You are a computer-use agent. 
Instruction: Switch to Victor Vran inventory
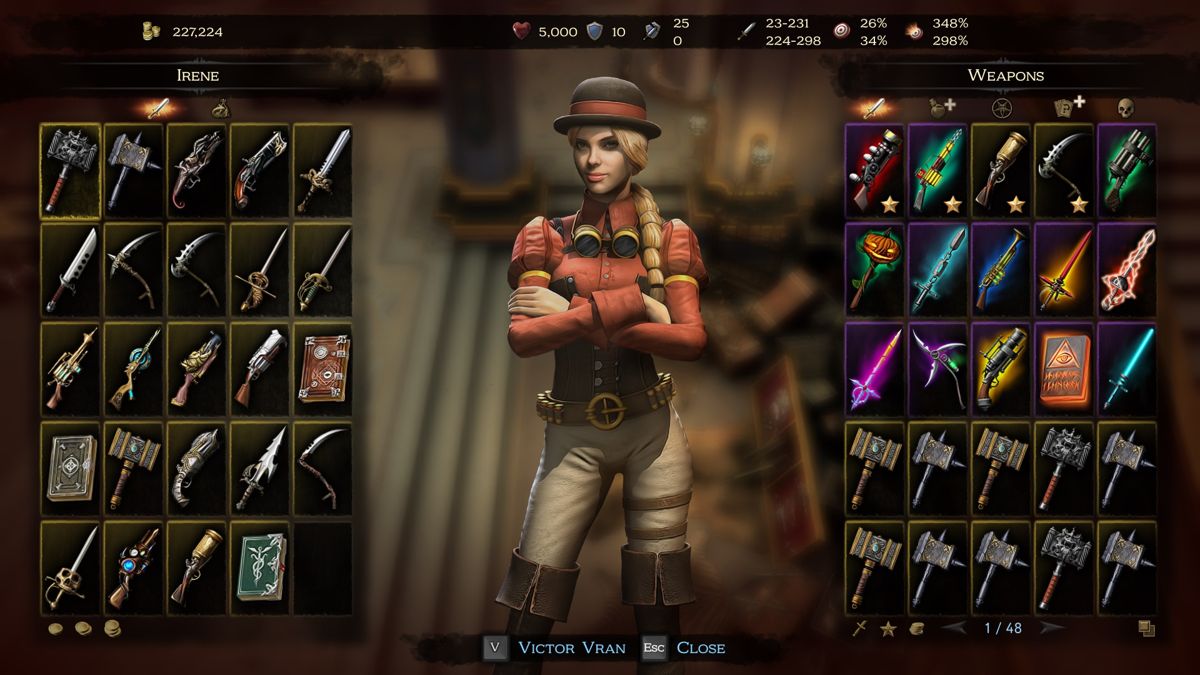click(571, 648)
